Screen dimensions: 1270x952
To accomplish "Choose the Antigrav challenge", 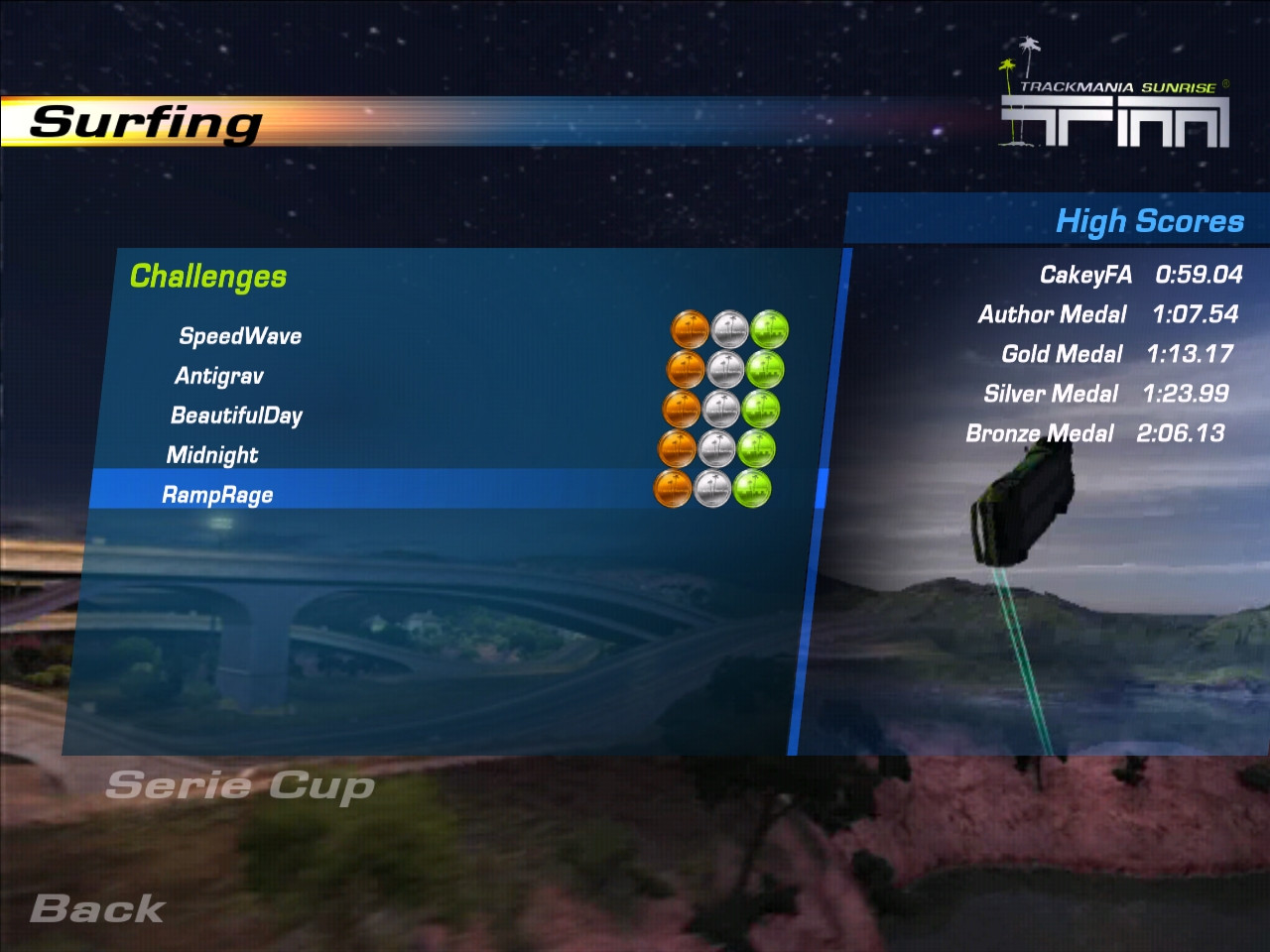I will [219, 376].
